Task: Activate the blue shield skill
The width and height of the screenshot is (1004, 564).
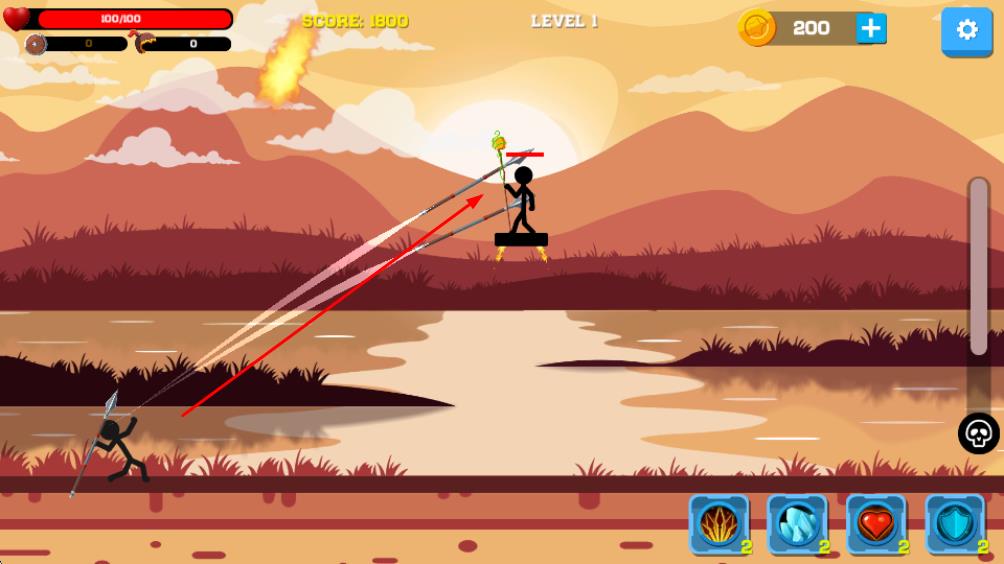Action: (x=954, y=524)
